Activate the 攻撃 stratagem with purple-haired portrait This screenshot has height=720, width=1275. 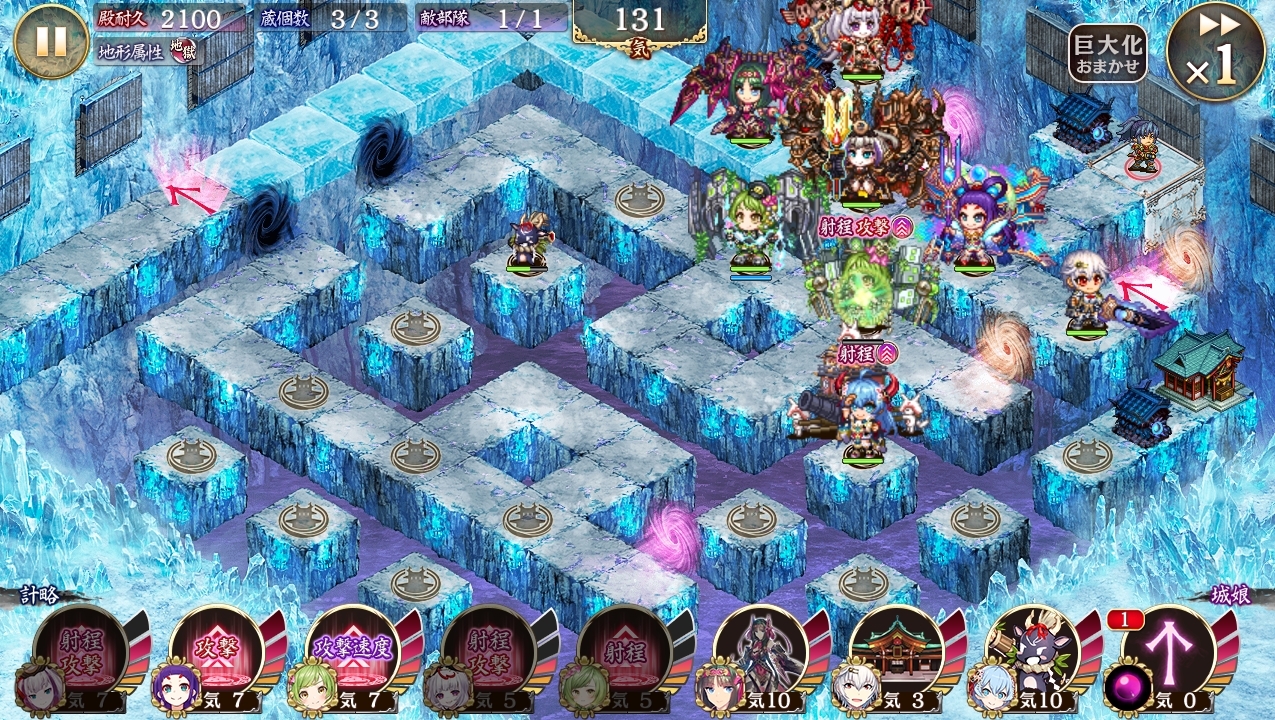click(216, 652)
